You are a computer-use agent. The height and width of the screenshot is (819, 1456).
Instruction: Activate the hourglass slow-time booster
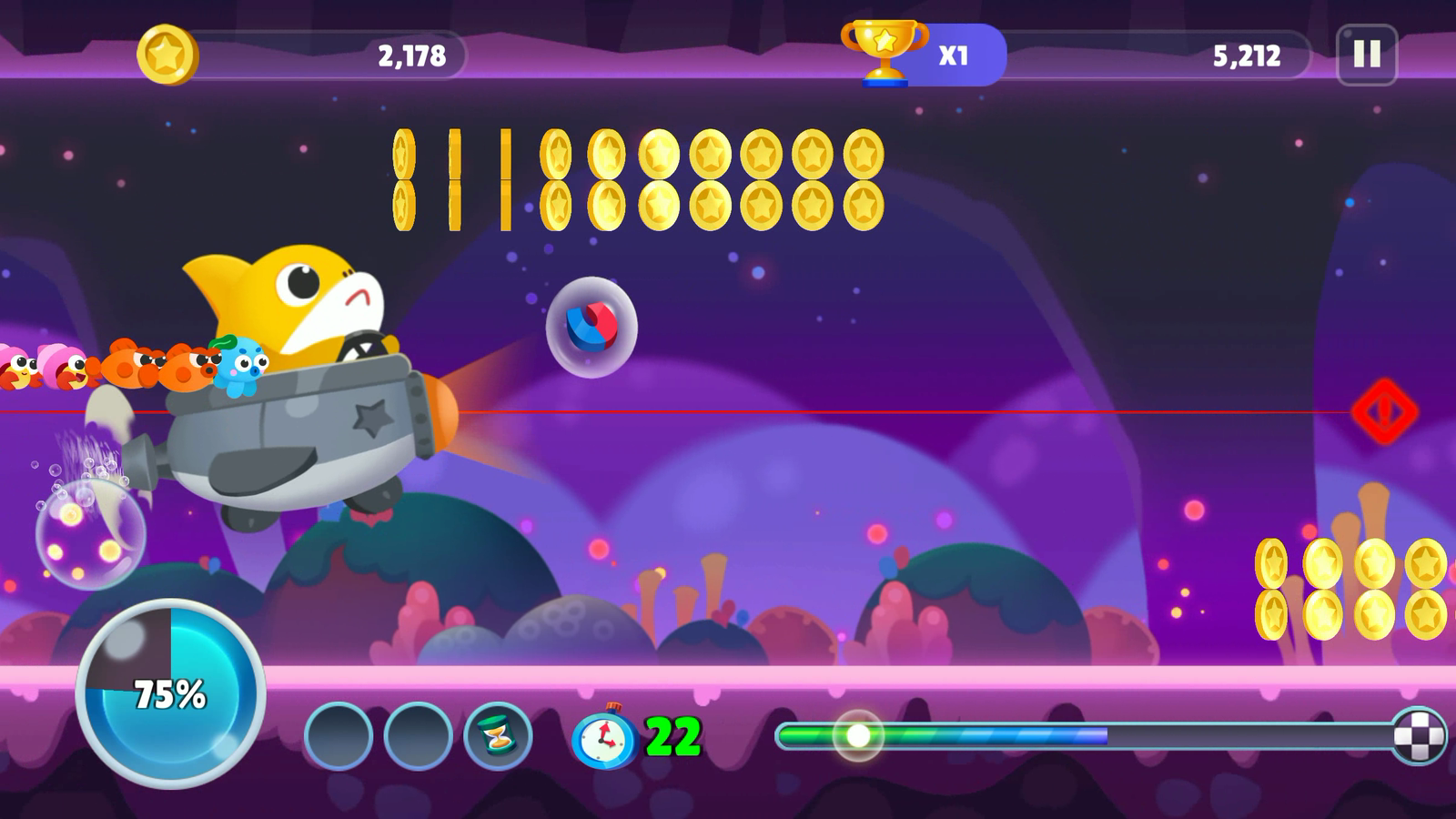coord(496,733)
